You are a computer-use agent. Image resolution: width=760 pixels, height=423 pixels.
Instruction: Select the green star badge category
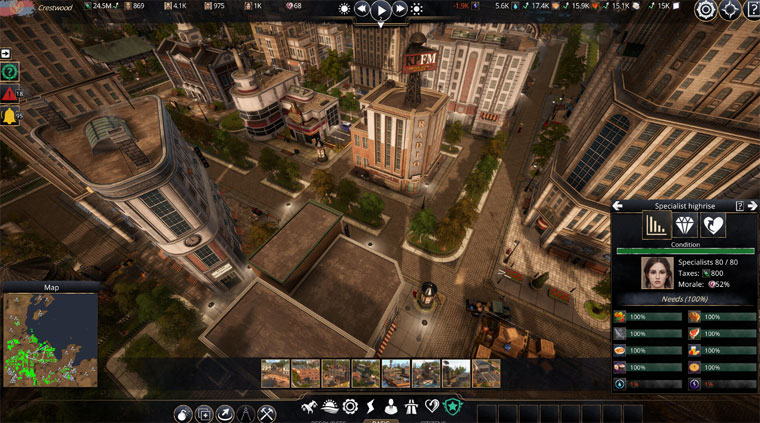(x=452, y=407)
